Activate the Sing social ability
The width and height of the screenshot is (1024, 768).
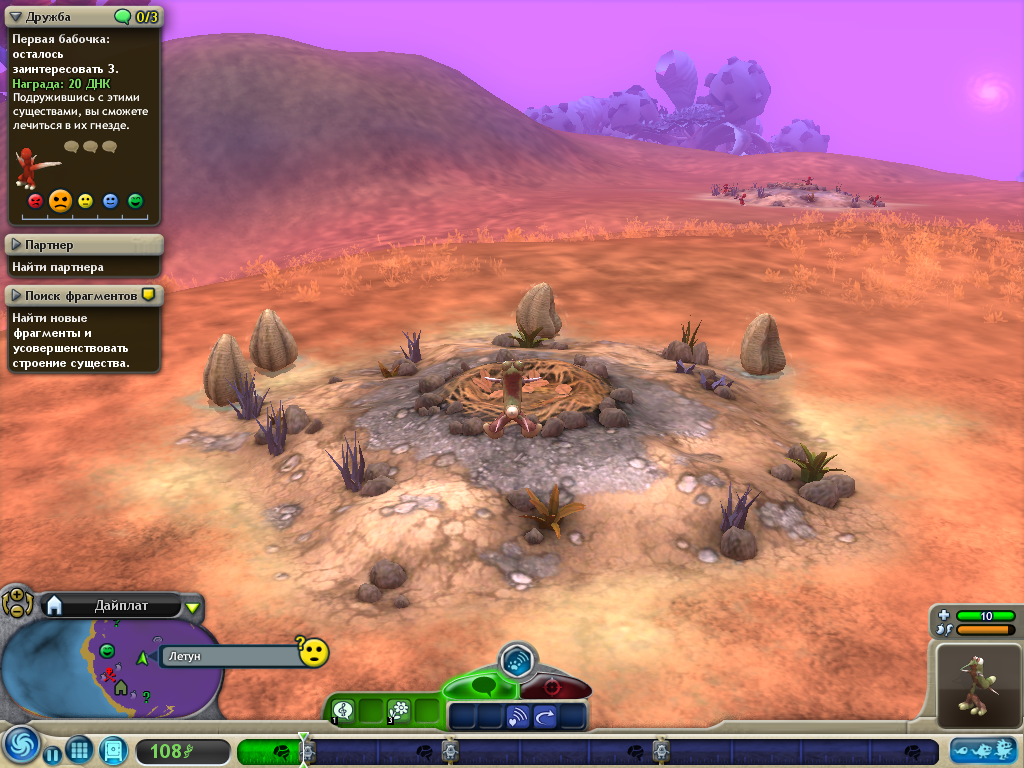(x=344, y=711)
